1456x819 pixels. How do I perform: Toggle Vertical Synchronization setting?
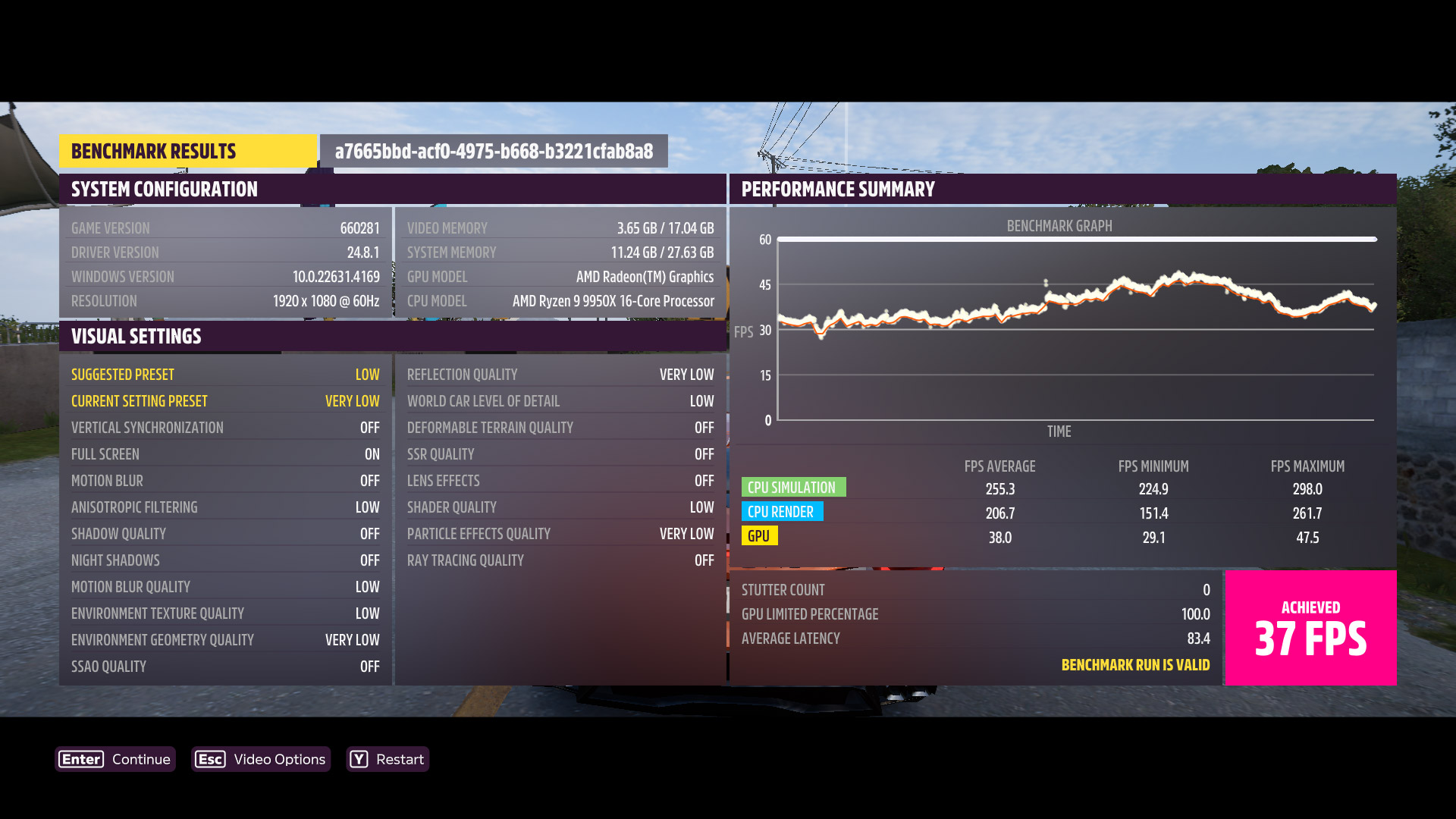[225, 427]
